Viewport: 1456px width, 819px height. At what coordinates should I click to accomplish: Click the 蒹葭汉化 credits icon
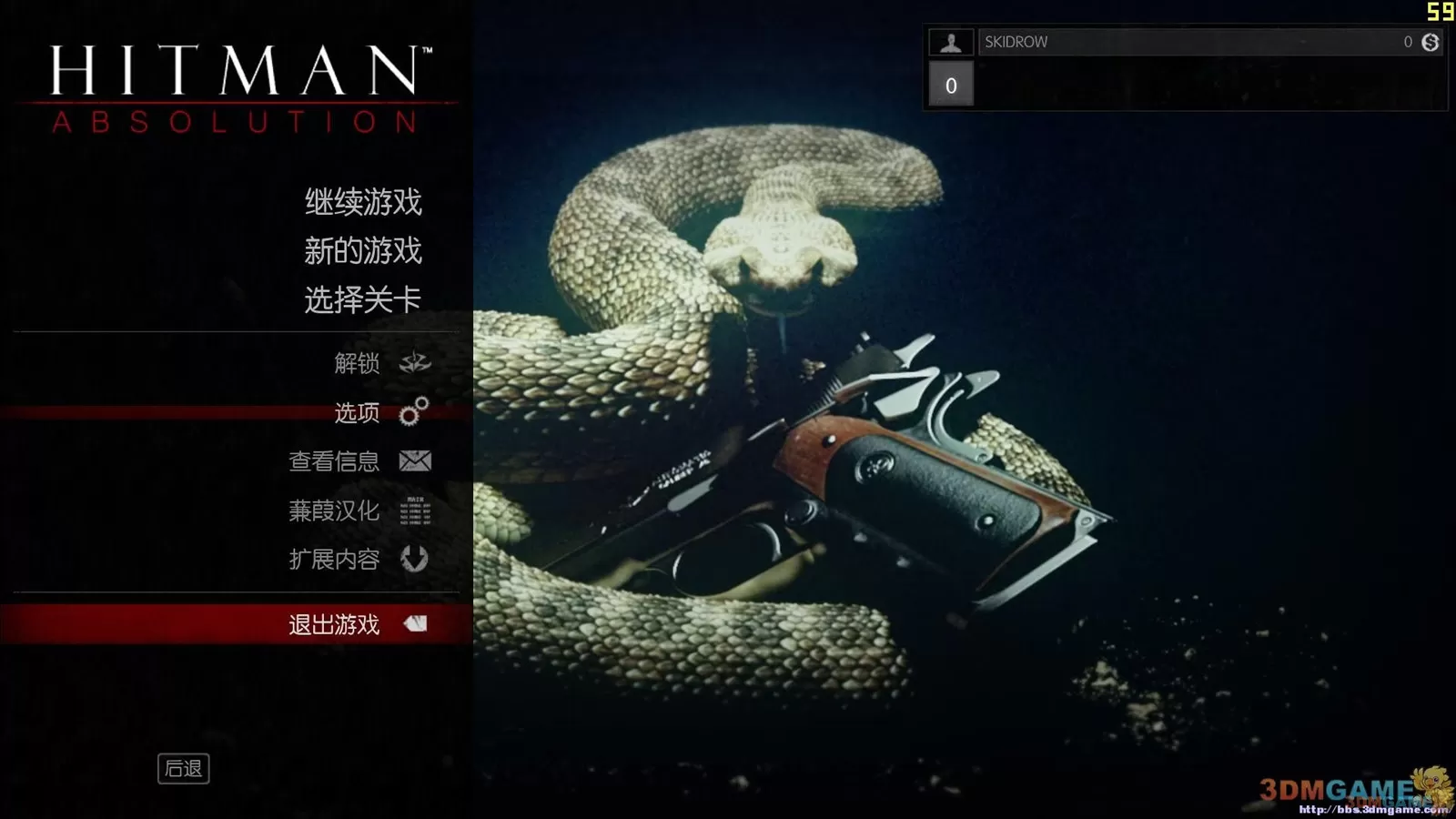click(x=417, y=511)
